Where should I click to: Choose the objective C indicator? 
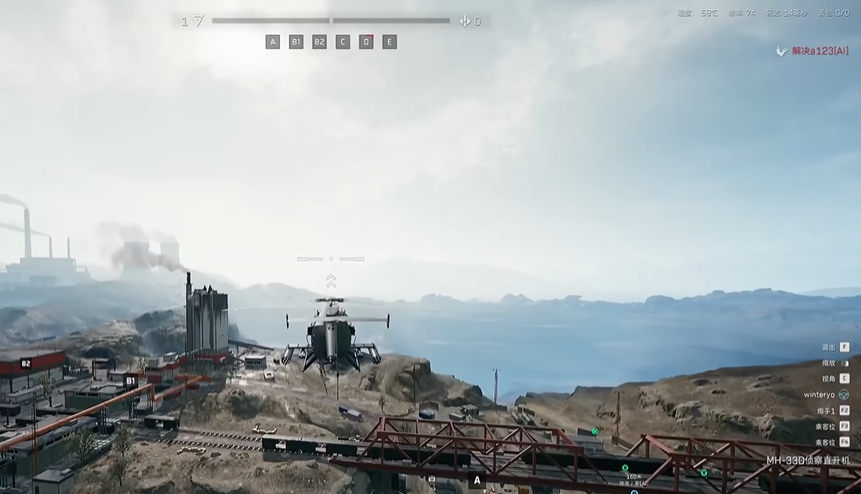tap(343, 42)
